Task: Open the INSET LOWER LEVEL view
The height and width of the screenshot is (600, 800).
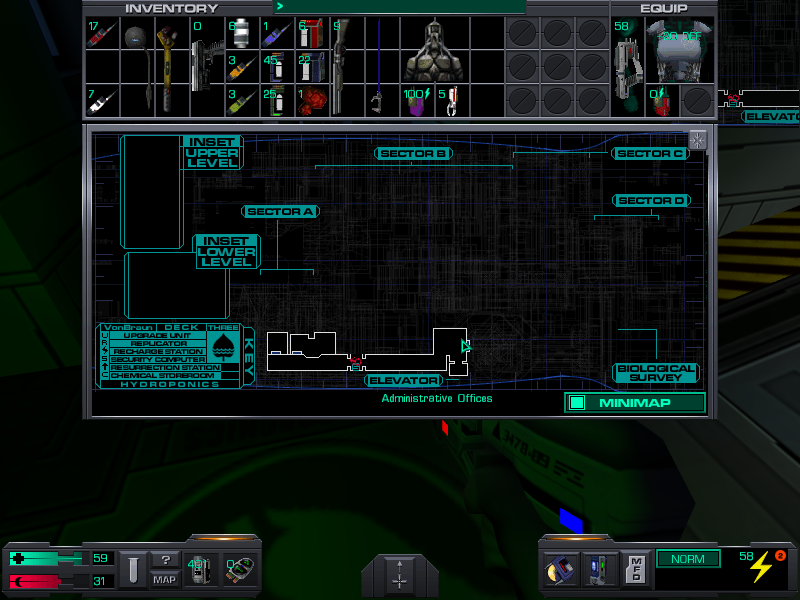Action: (226, 252)
